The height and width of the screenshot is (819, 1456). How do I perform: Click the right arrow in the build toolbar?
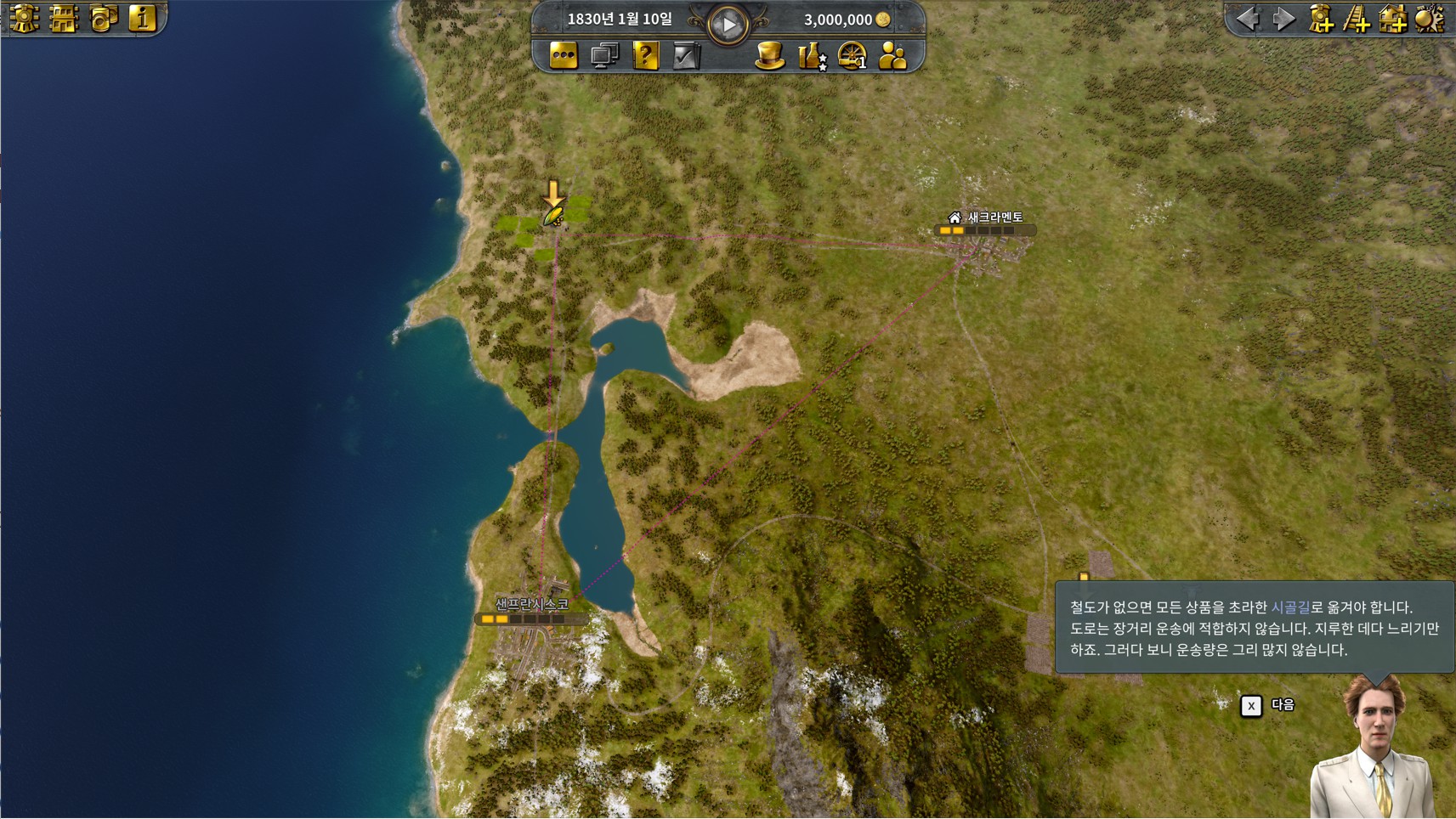[1283, 18]
